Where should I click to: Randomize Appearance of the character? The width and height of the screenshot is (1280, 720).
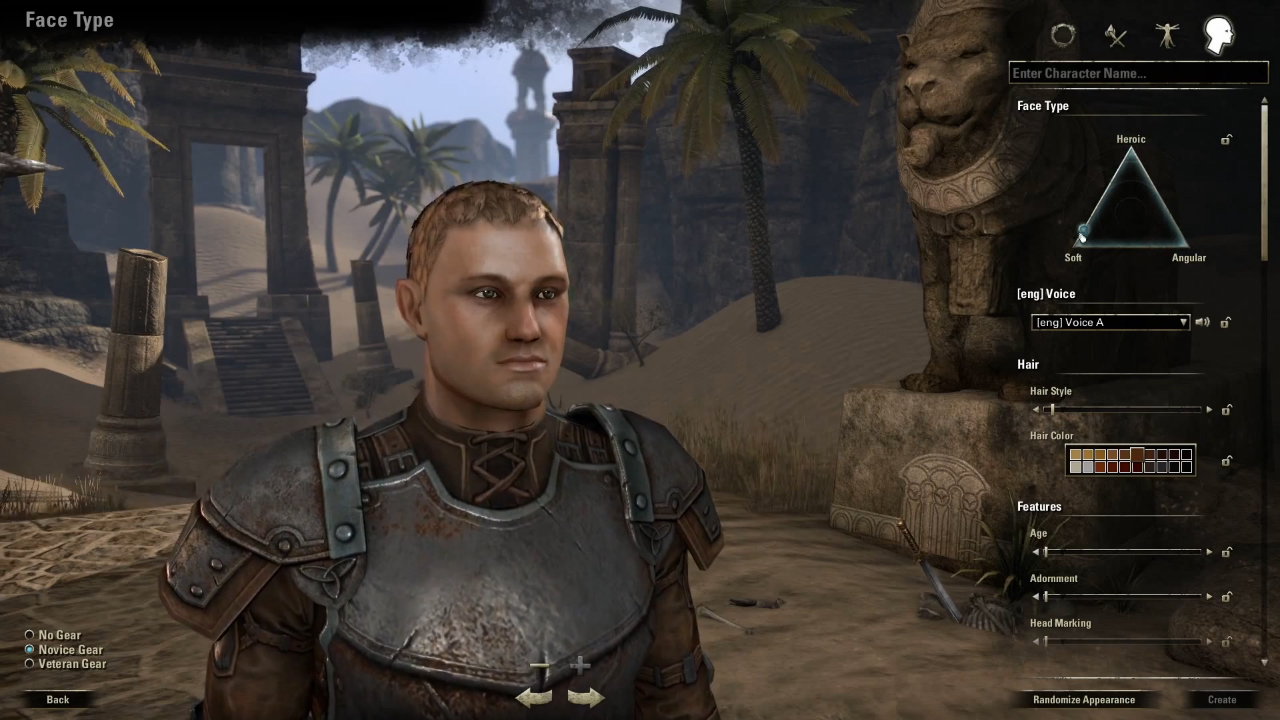coord(1084,699)
